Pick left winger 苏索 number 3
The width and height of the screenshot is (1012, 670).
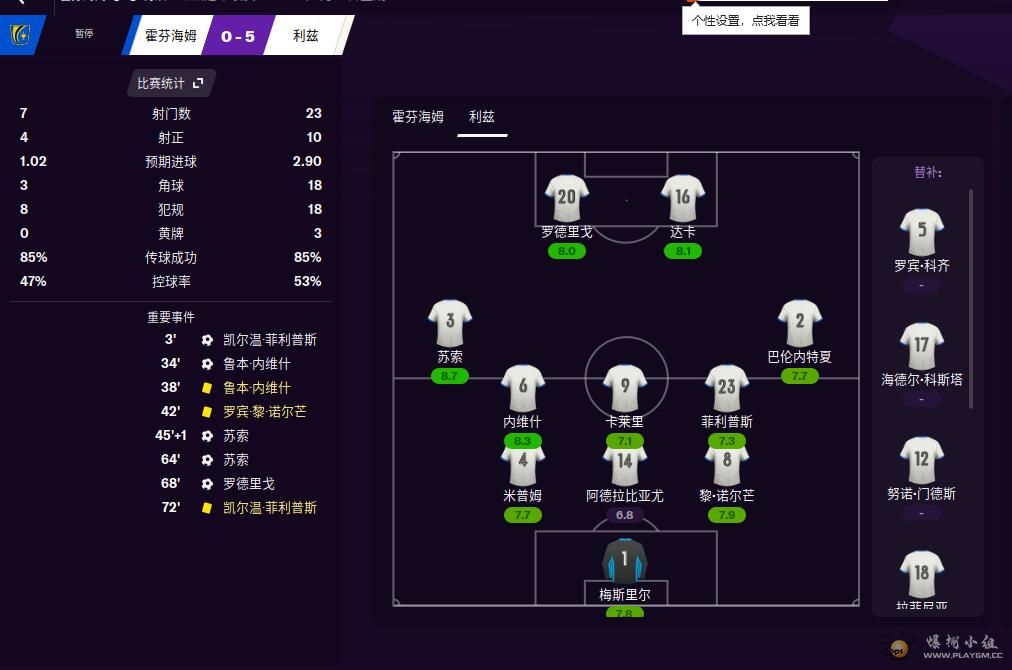450,322
